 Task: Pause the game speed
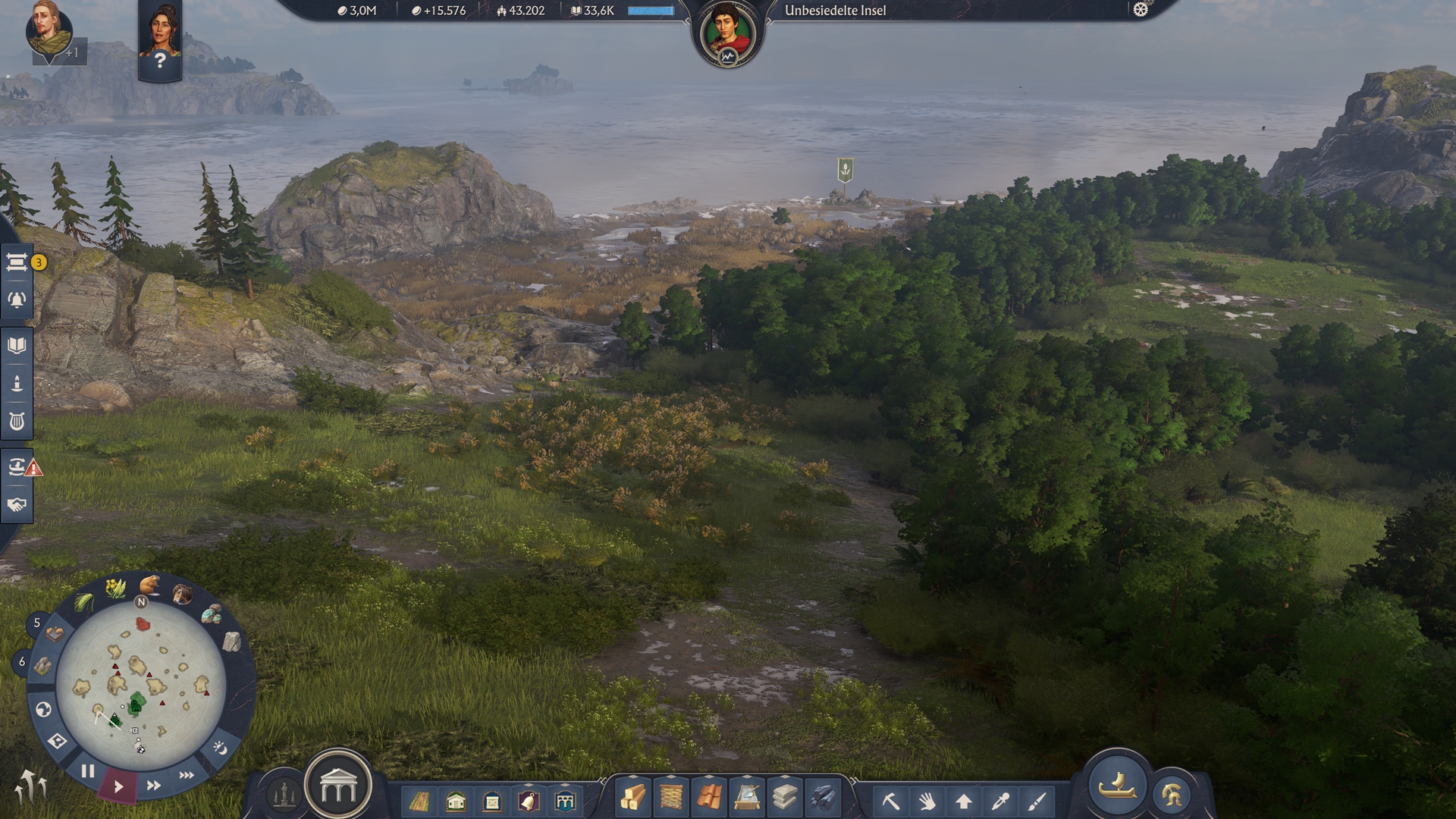pyautogui.click(x=88, y=771)
